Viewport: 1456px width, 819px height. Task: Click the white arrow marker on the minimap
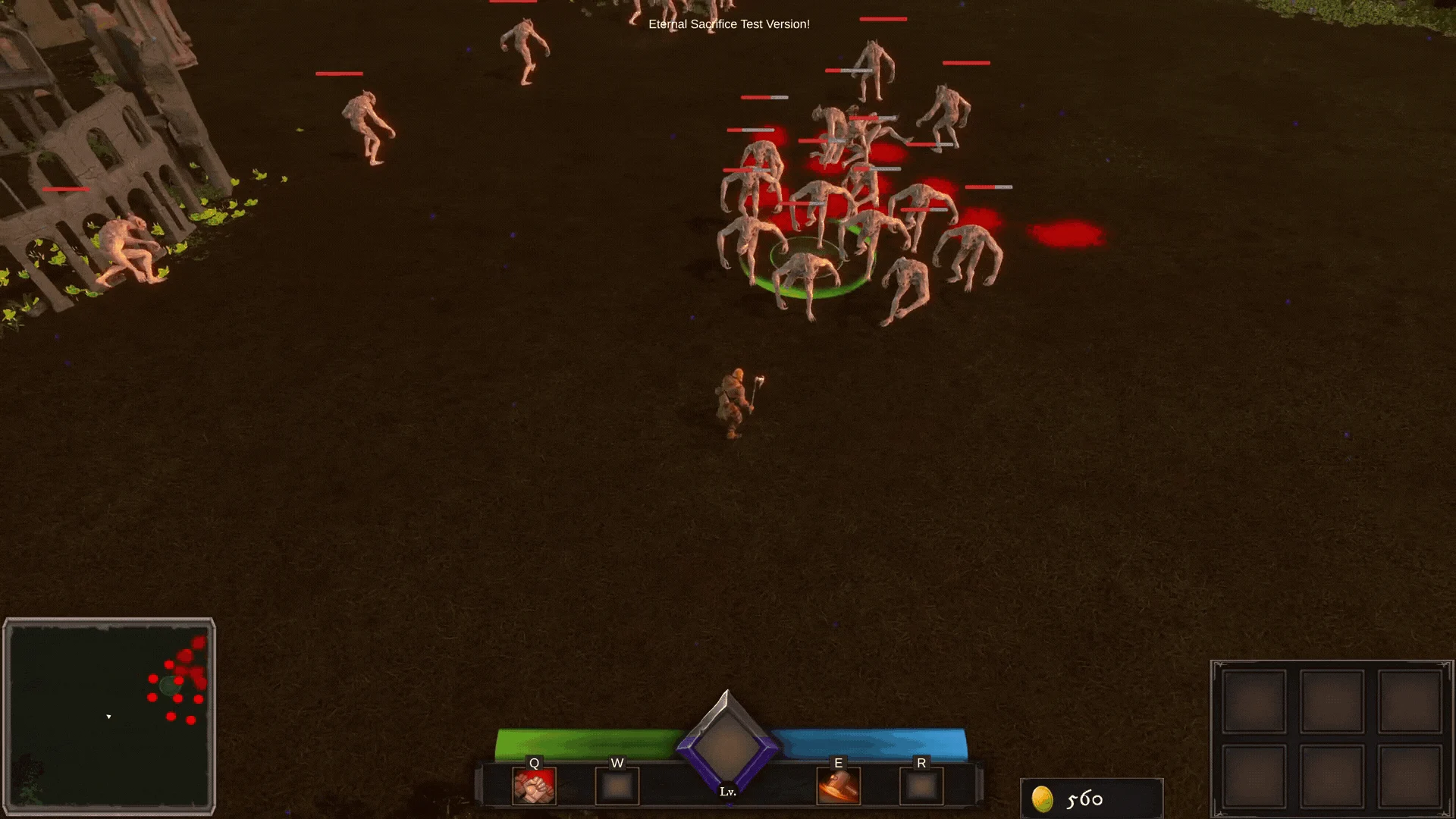pos(108,715)
